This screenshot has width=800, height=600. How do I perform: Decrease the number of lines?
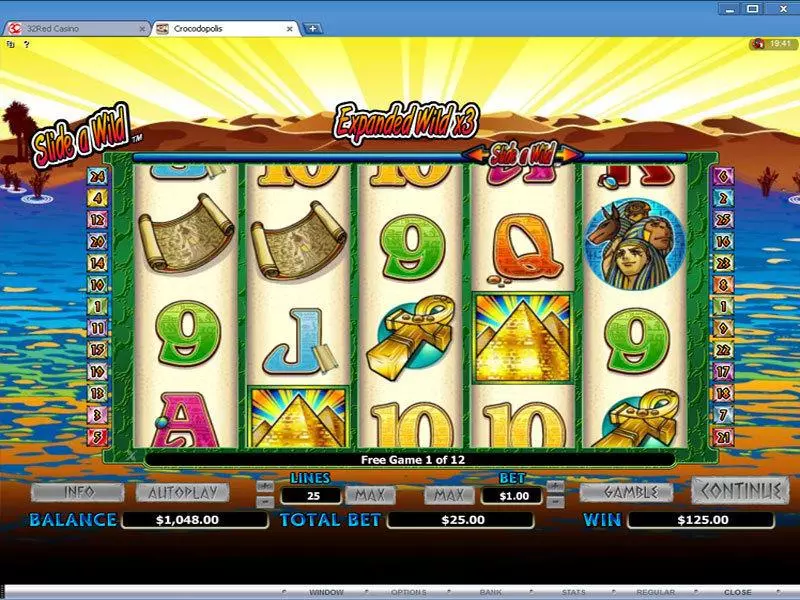point(264,500)
